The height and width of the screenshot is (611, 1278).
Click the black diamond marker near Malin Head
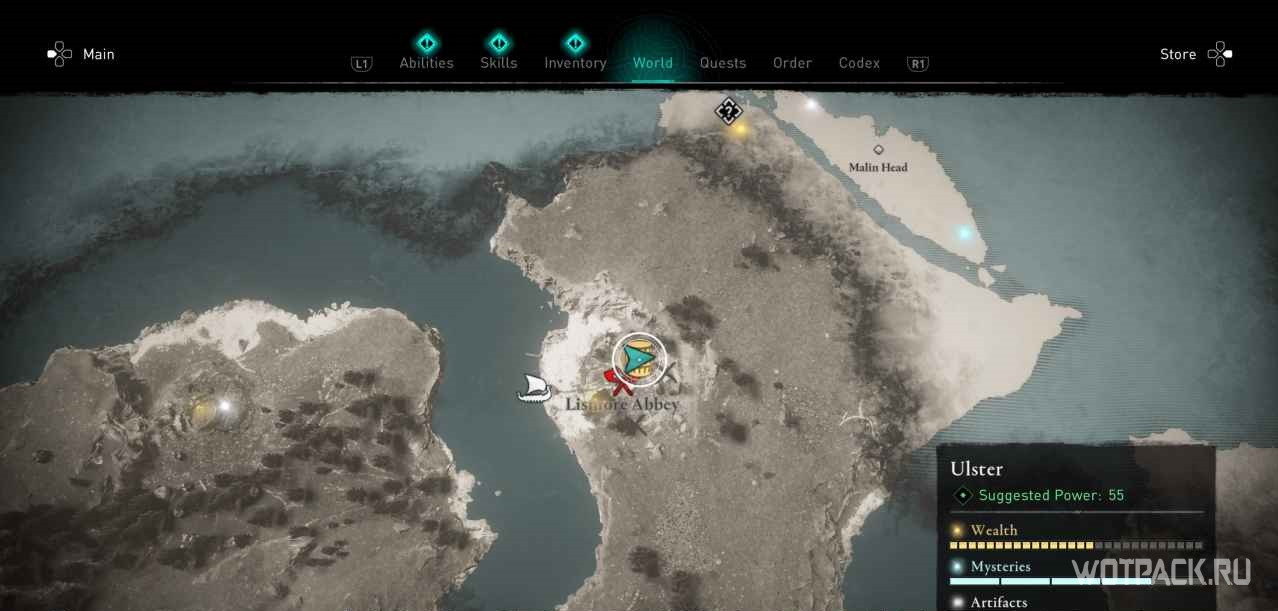click(728, 110)
